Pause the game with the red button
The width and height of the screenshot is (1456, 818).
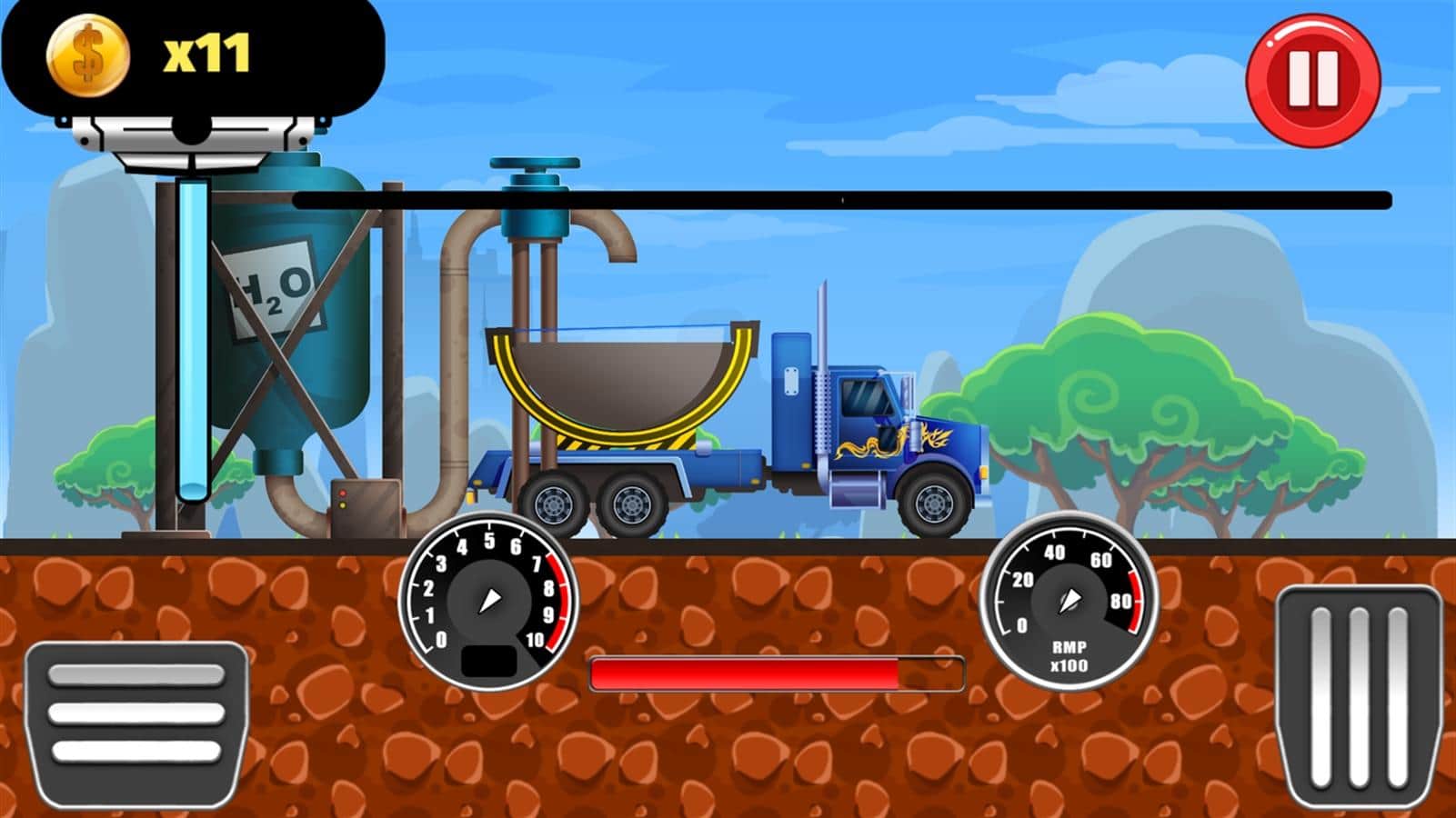(x=1312, y=79)
